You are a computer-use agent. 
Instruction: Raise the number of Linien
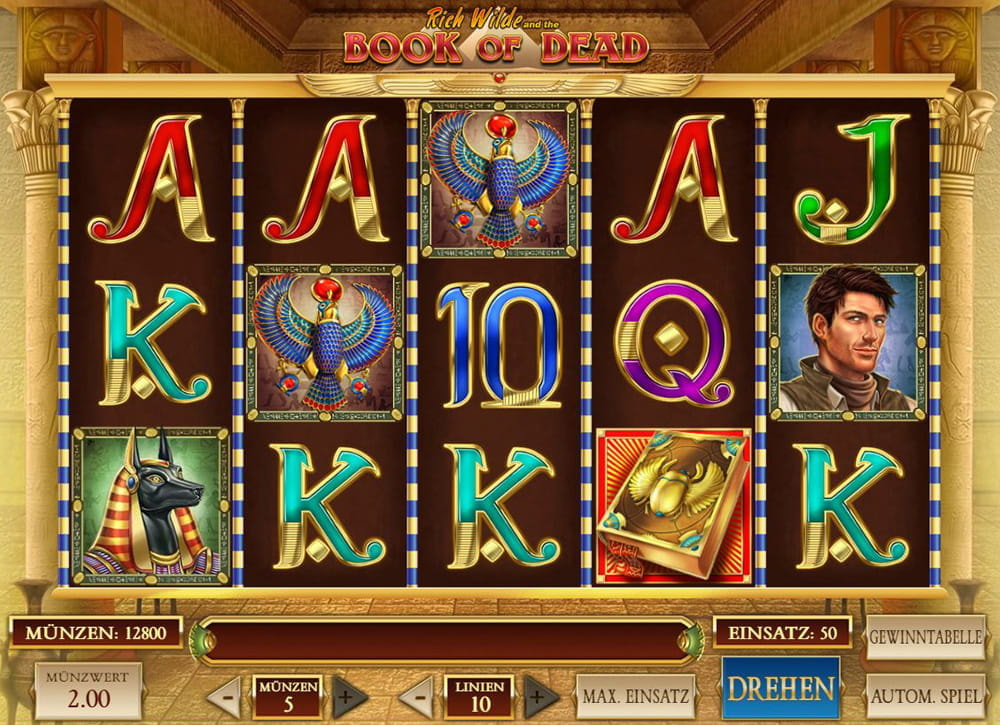540,696
